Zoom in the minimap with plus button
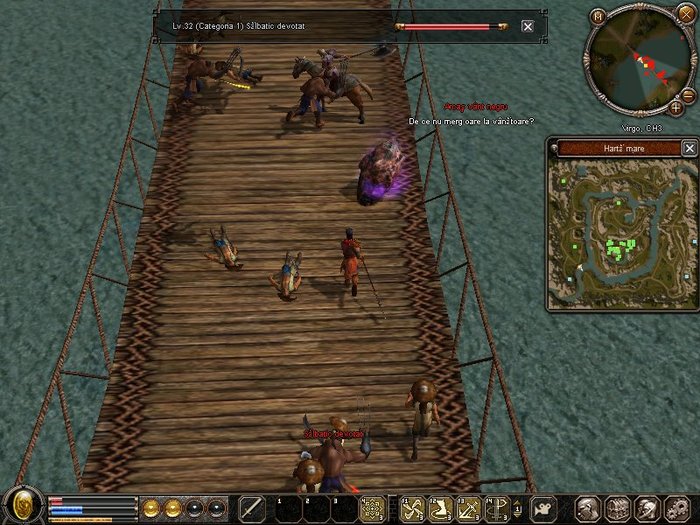The width and height of the screenshot is (700, 525). pos(676,106)
